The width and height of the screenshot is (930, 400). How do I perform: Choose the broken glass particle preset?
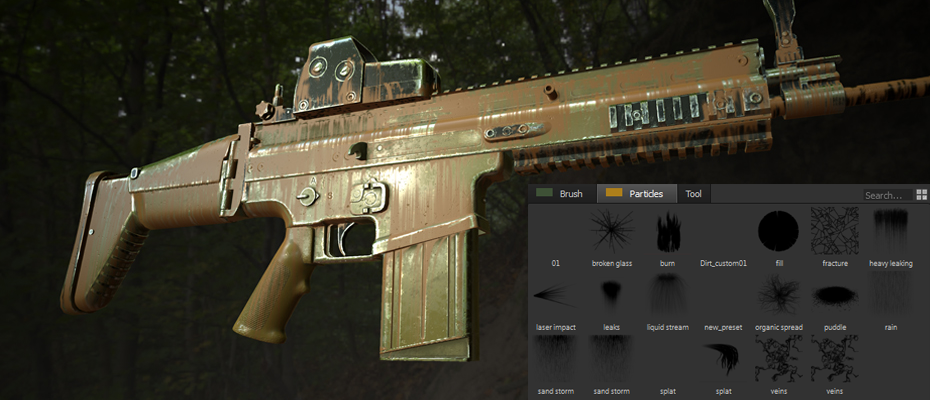pyautogui.click(x=611, y=232)
